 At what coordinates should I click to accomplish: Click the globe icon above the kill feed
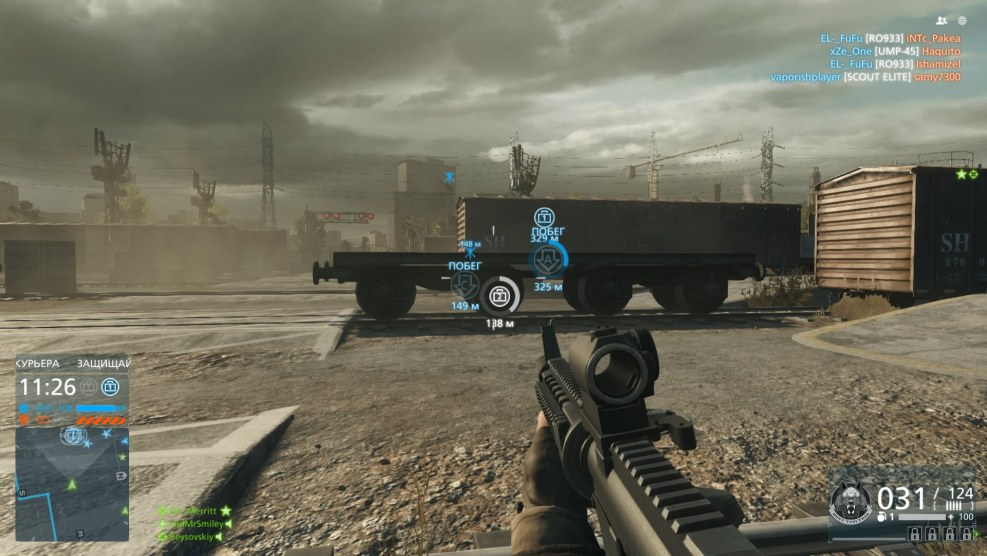[x=962, y=20]
